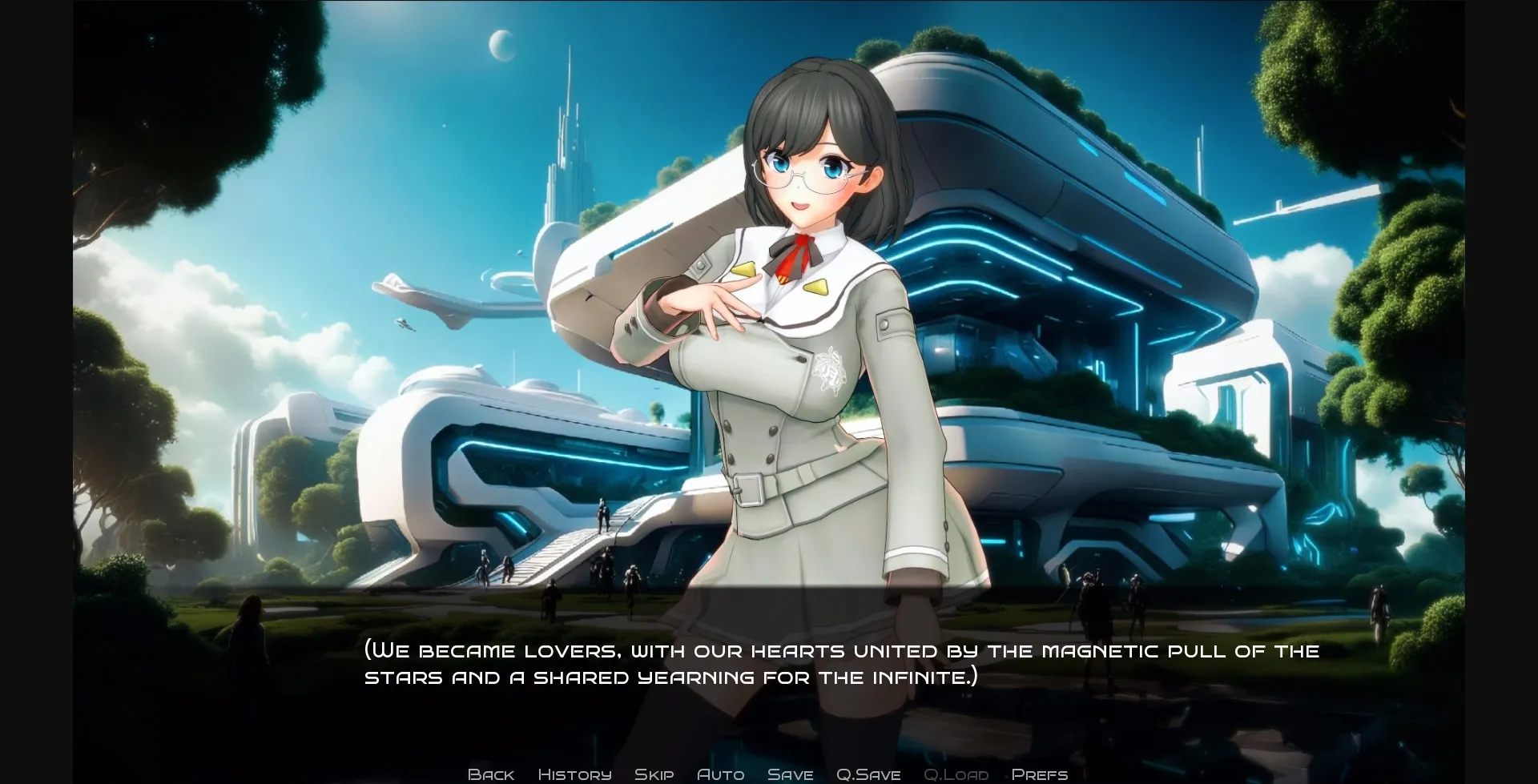This screenshot has height=784, width=1538.
Task: Perform a Q.Save quick save
Action: 868,774
